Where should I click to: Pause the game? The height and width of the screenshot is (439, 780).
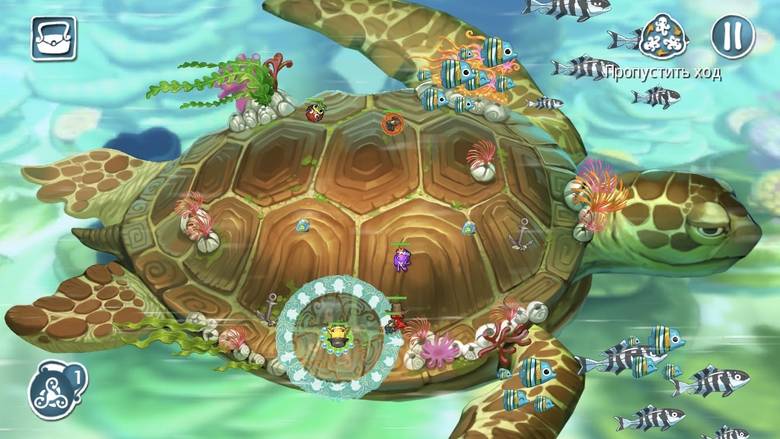point(732,37)
